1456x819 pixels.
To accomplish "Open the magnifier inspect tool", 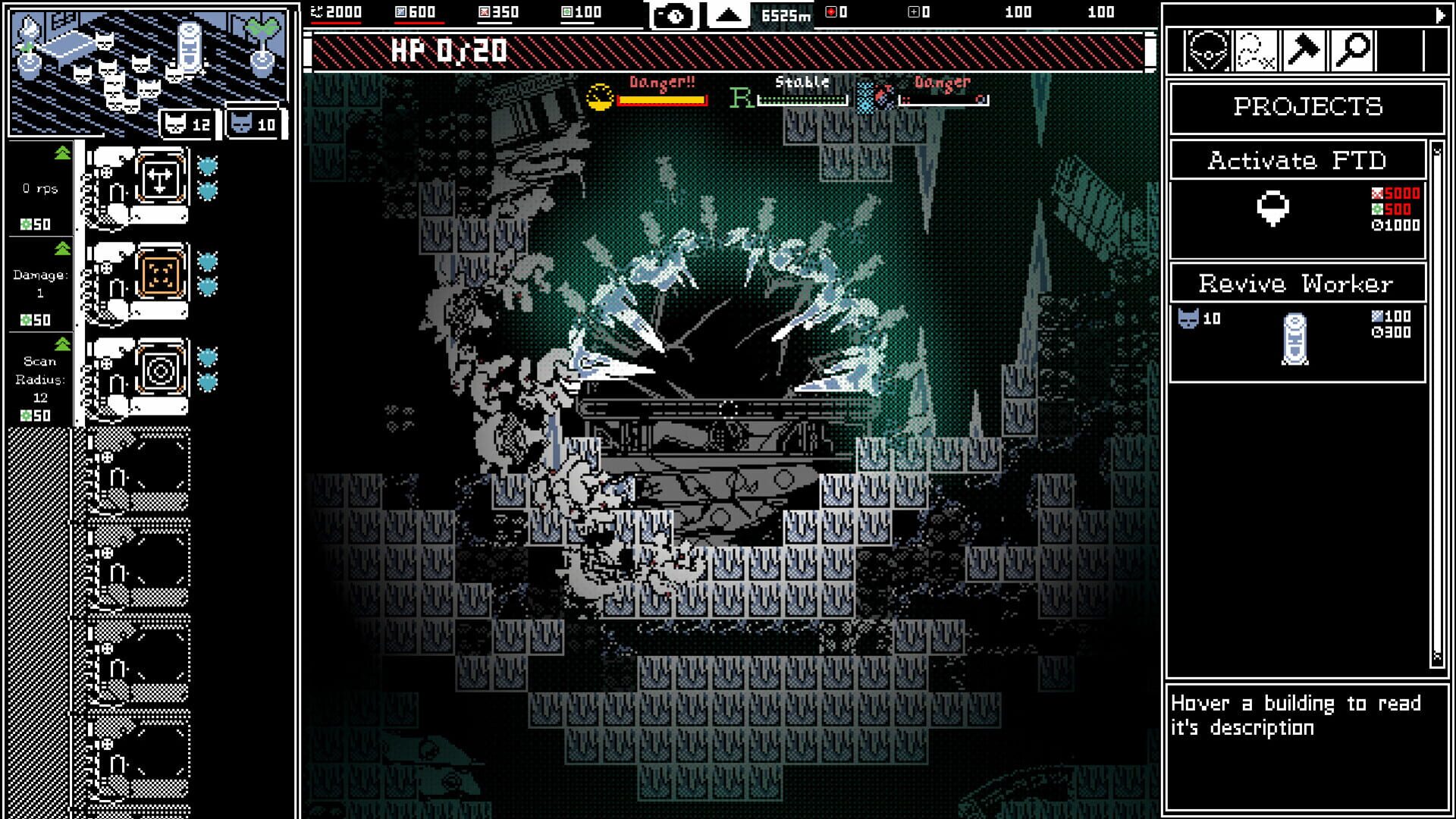I will point(1352,49).
